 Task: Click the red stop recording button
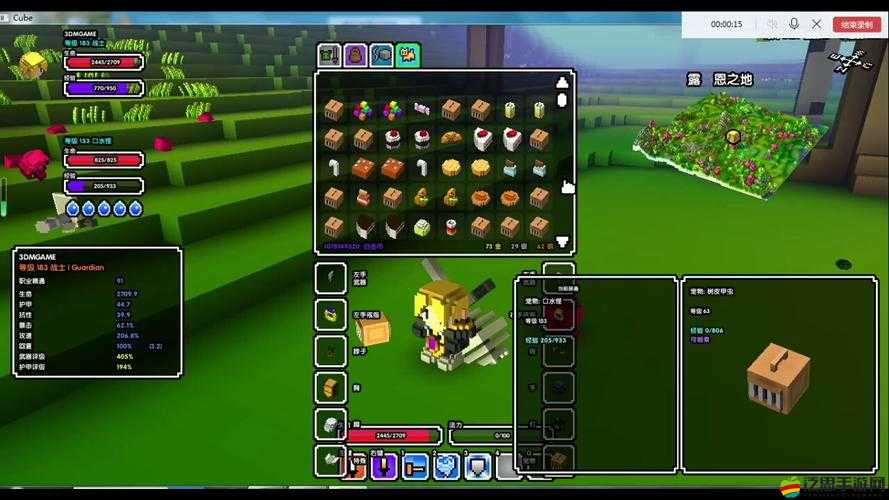(x=856, y=24)
